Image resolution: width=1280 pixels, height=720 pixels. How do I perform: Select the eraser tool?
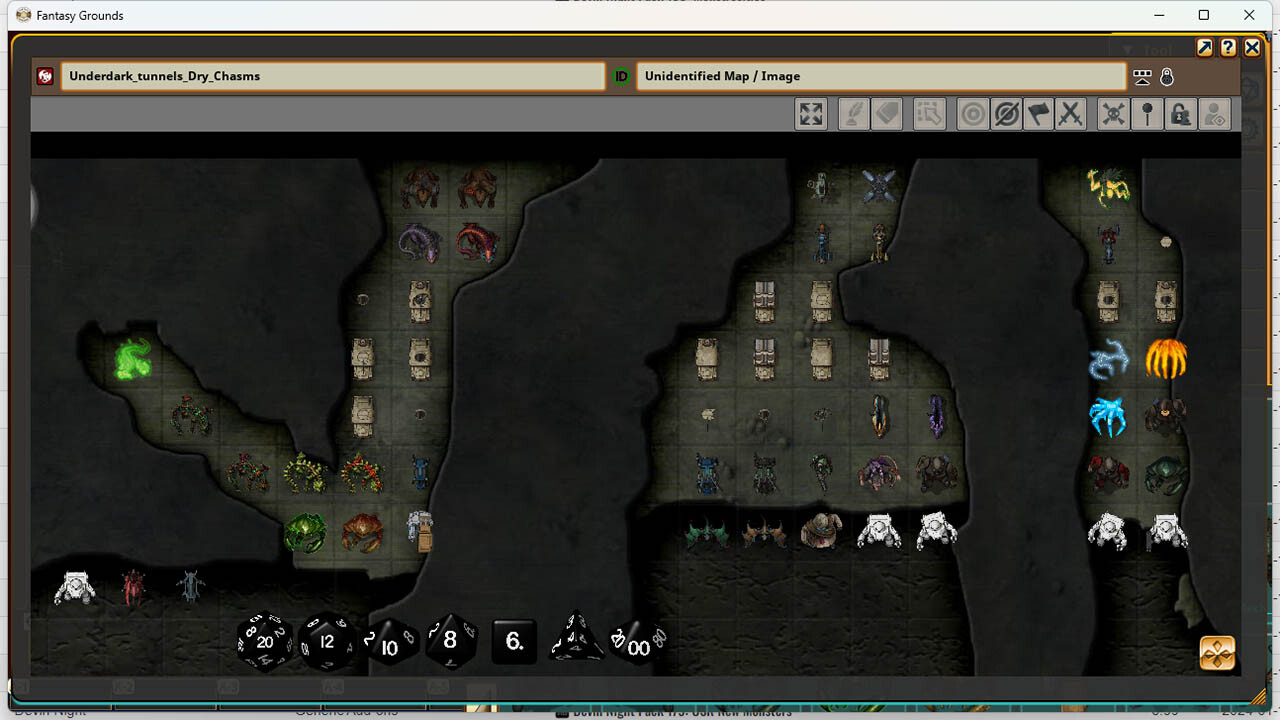point(886,113)
